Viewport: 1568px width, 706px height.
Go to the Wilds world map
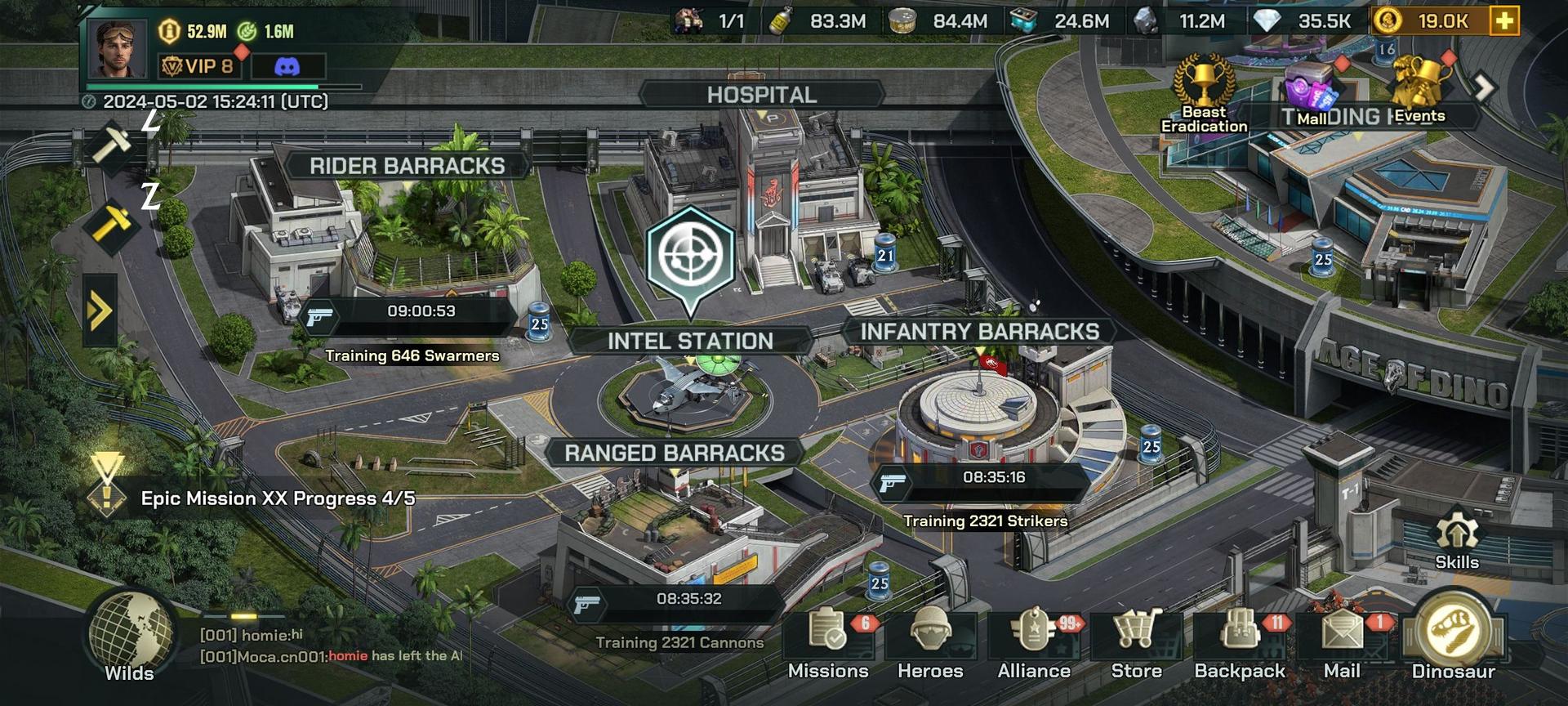point(130,637)
